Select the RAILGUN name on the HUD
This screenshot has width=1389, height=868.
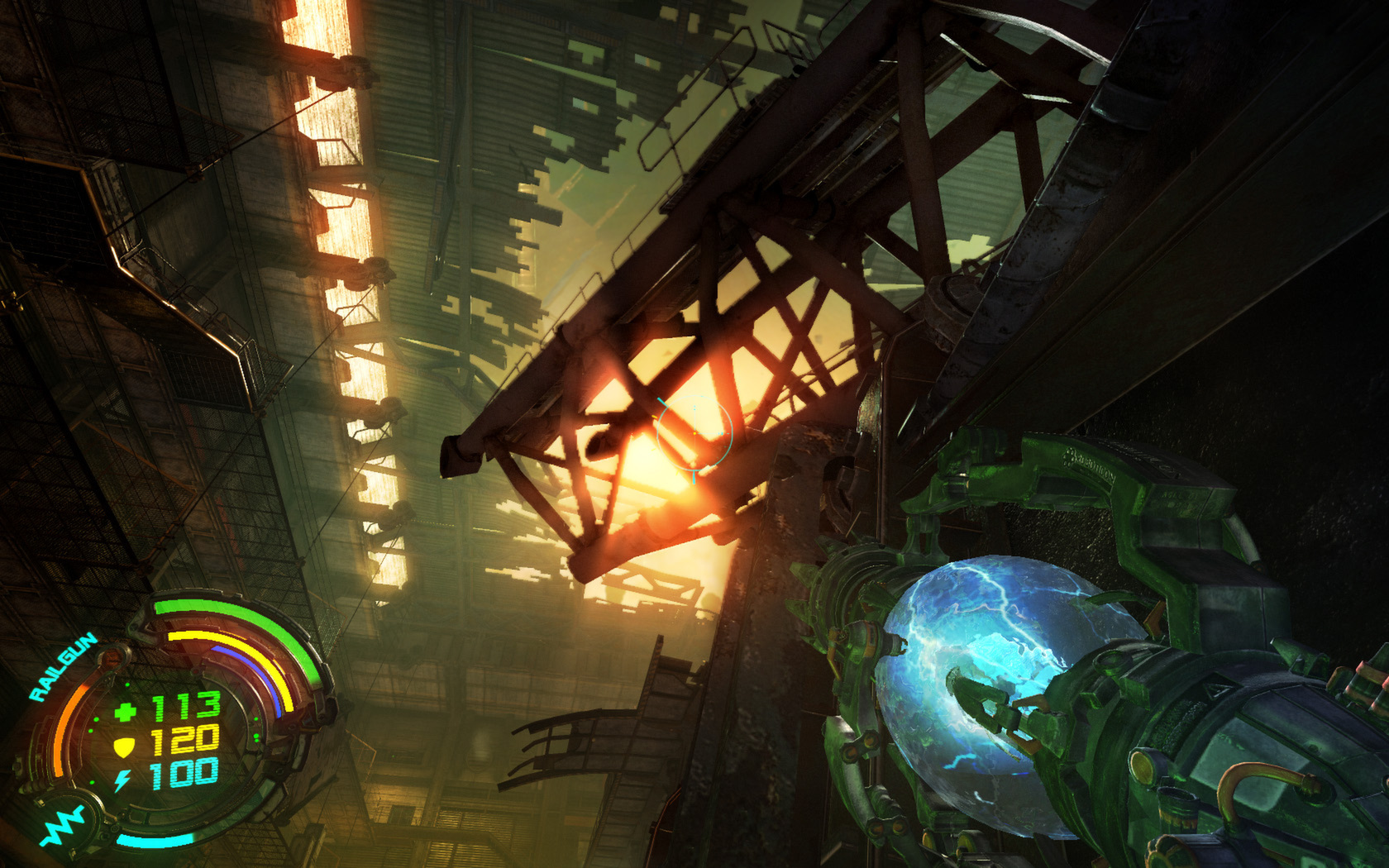tap(60, 664)
